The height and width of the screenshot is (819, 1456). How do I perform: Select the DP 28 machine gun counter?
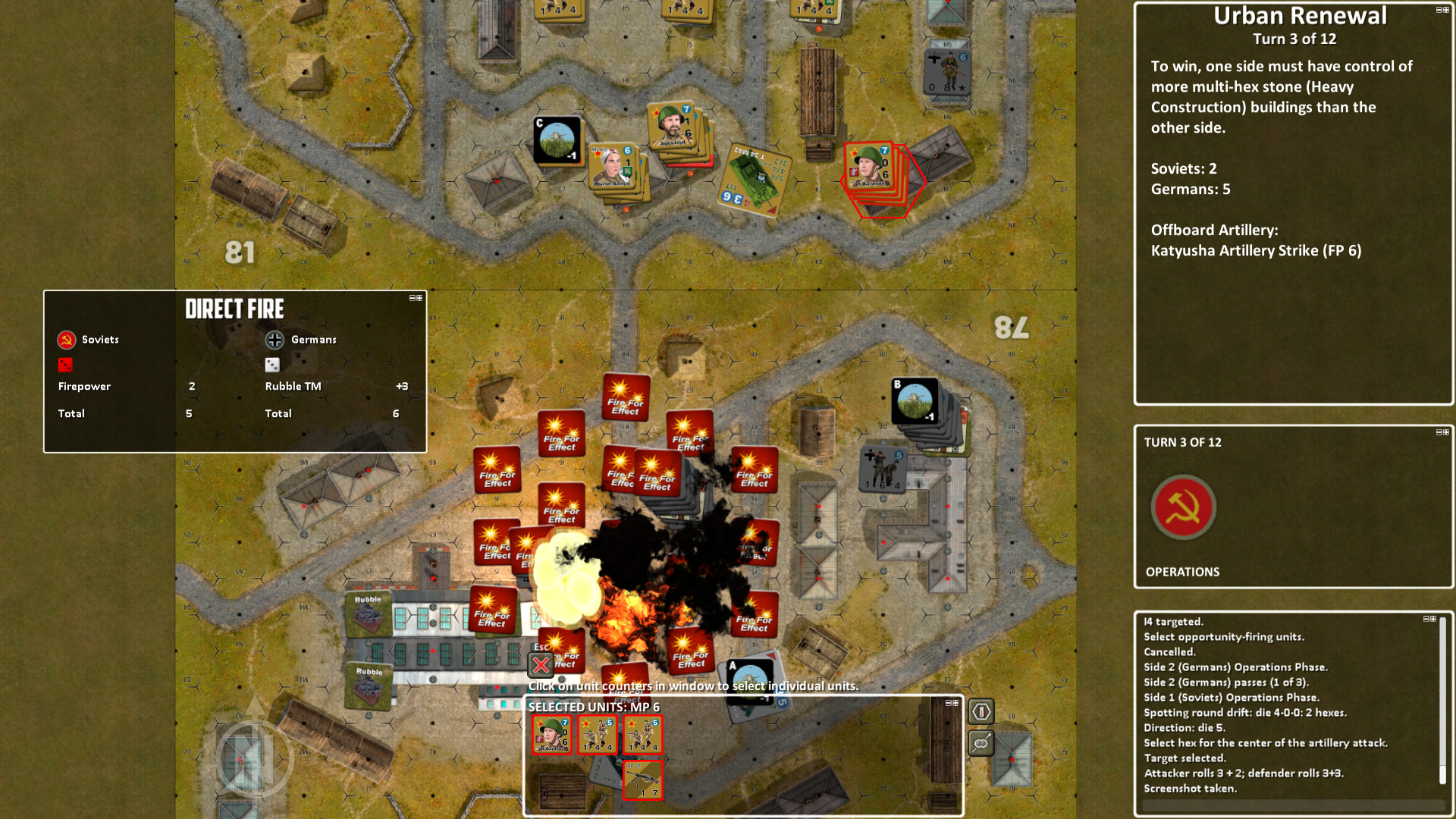coord(643,780)
